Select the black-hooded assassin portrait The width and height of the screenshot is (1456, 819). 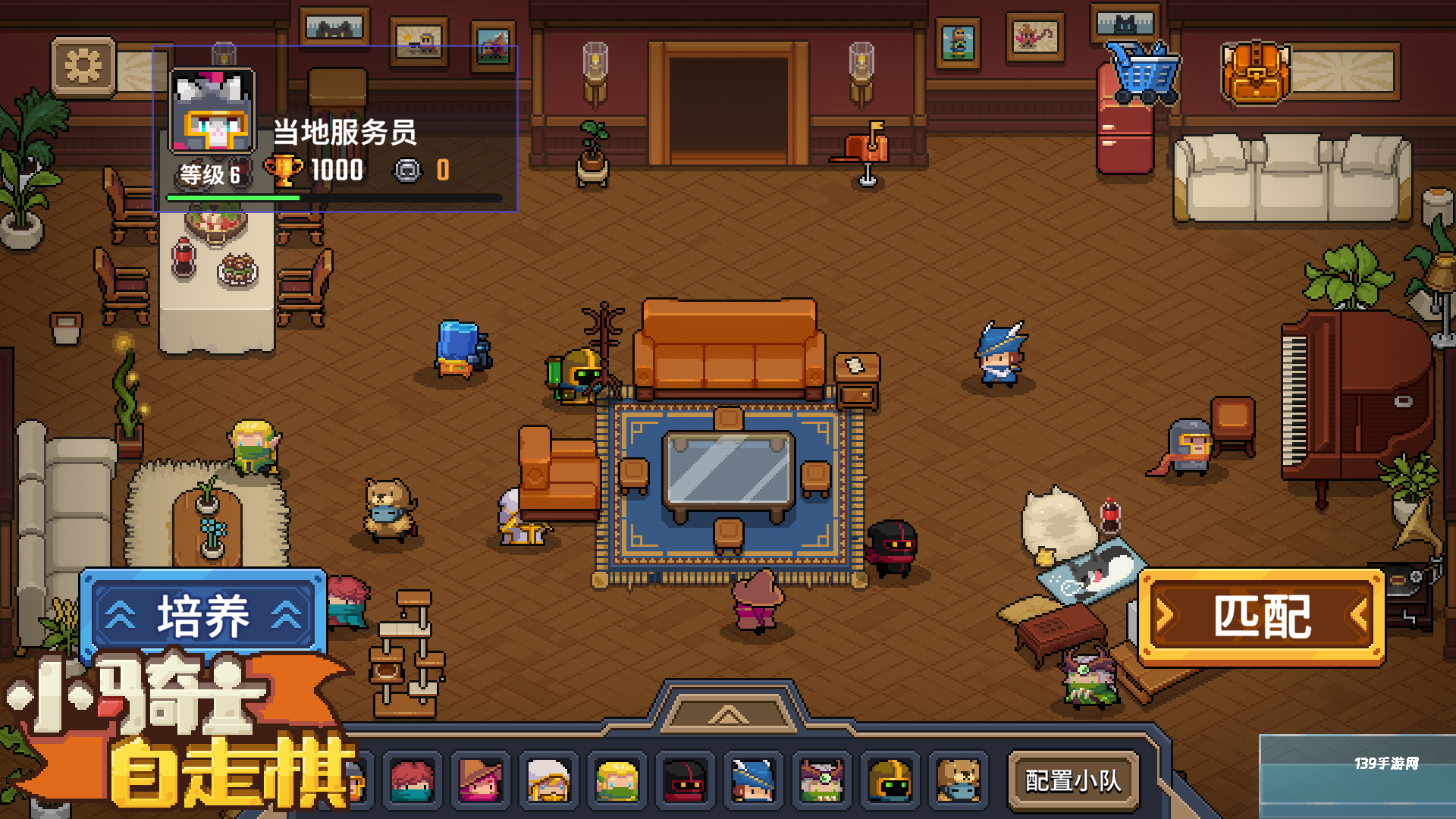[685, 780]
